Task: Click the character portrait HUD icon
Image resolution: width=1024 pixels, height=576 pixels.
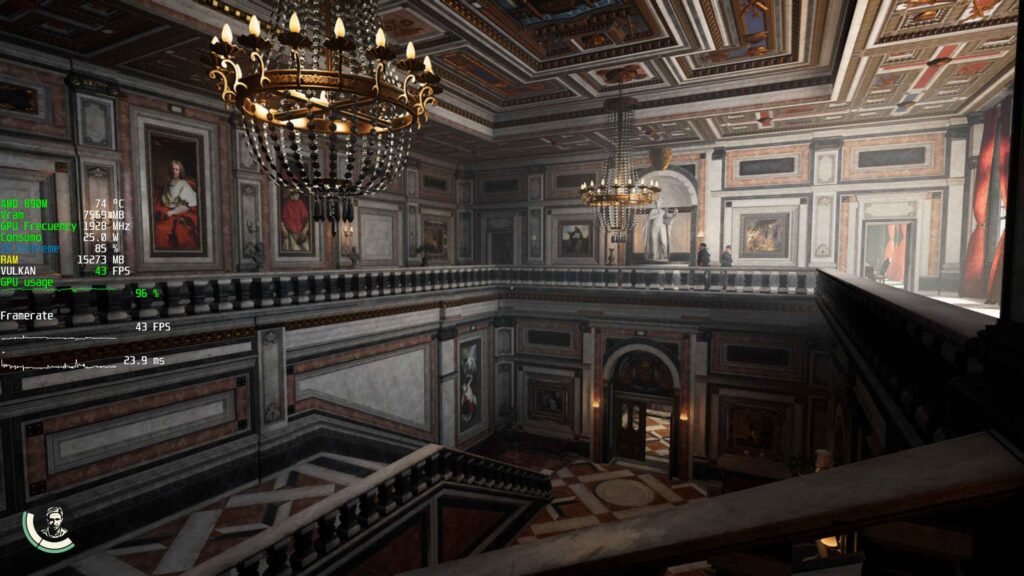Action: [x=52, y=527]
